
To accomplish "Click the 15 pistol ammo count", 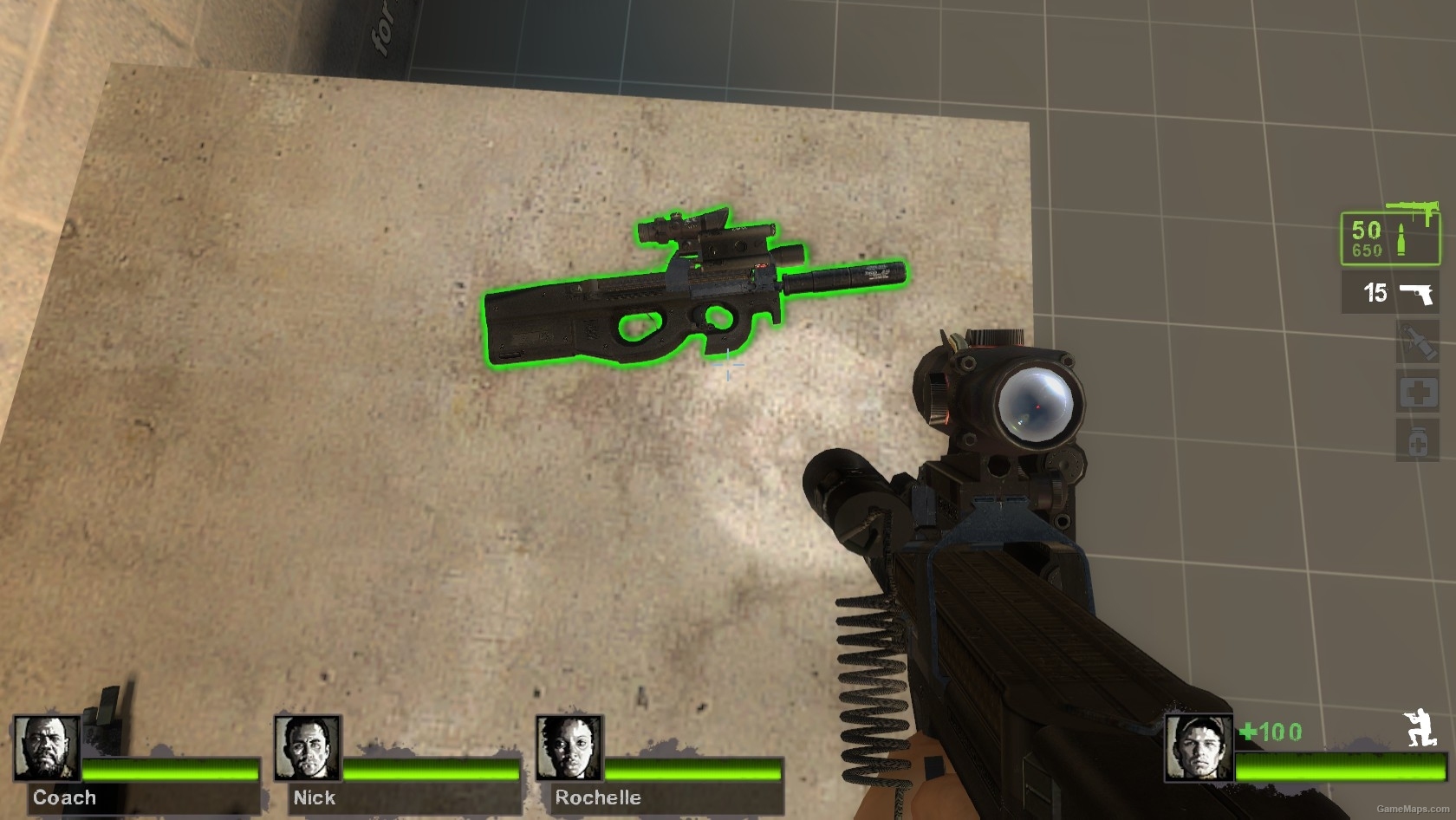I will click(1375, 293).
